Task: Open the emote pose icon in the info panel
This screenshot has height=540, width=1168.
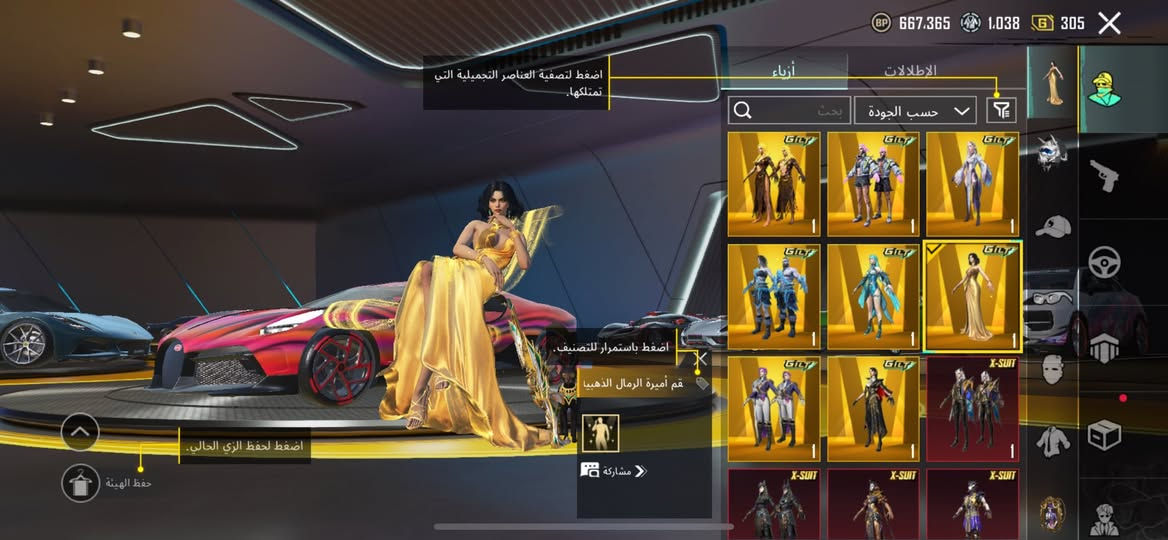Action: [600, 433]
